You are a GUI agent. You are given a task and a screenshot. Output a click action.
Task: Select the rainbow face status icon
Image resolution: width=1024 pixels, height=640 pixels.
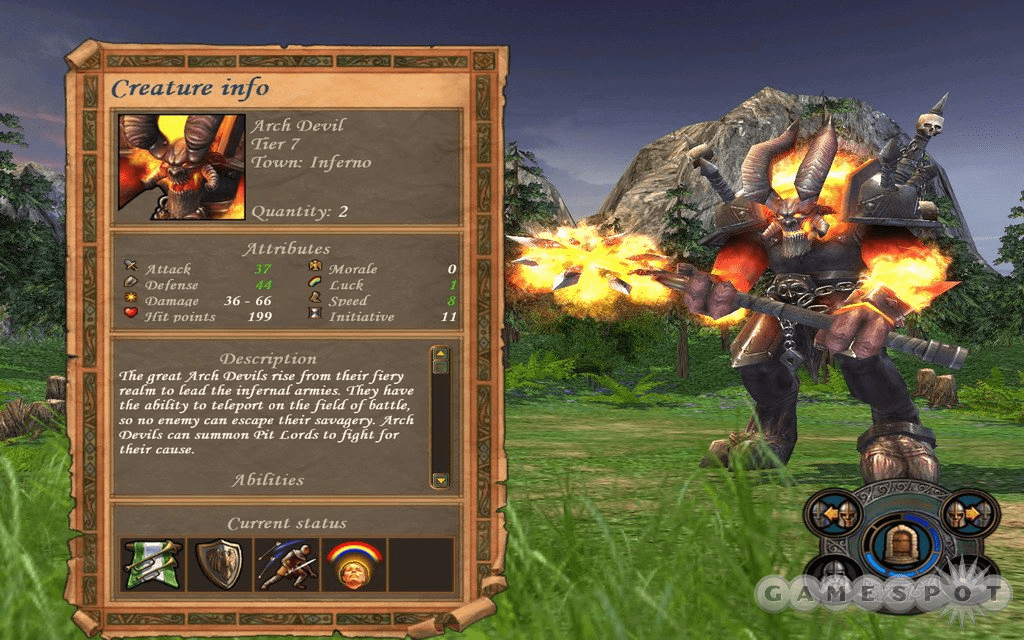(354, 564)
